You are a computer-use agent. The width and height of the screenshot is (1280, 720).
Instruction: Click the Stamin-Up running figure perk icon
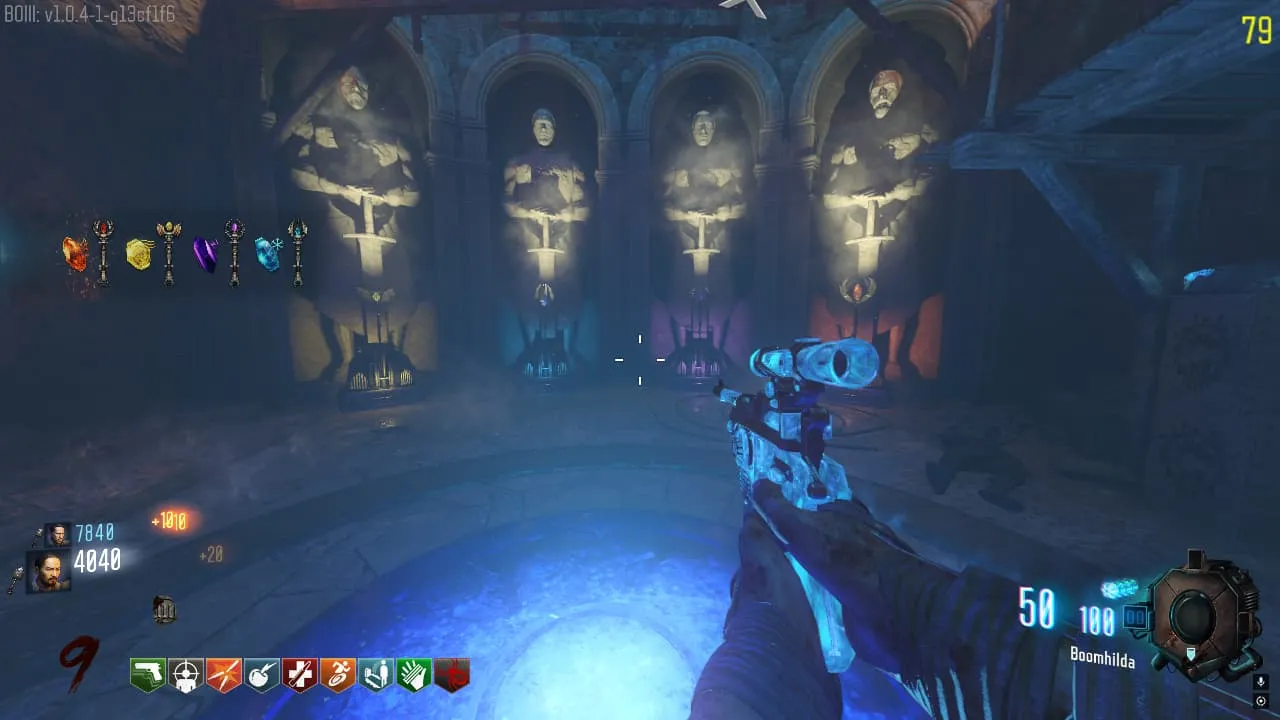click(x=338, y=675)
